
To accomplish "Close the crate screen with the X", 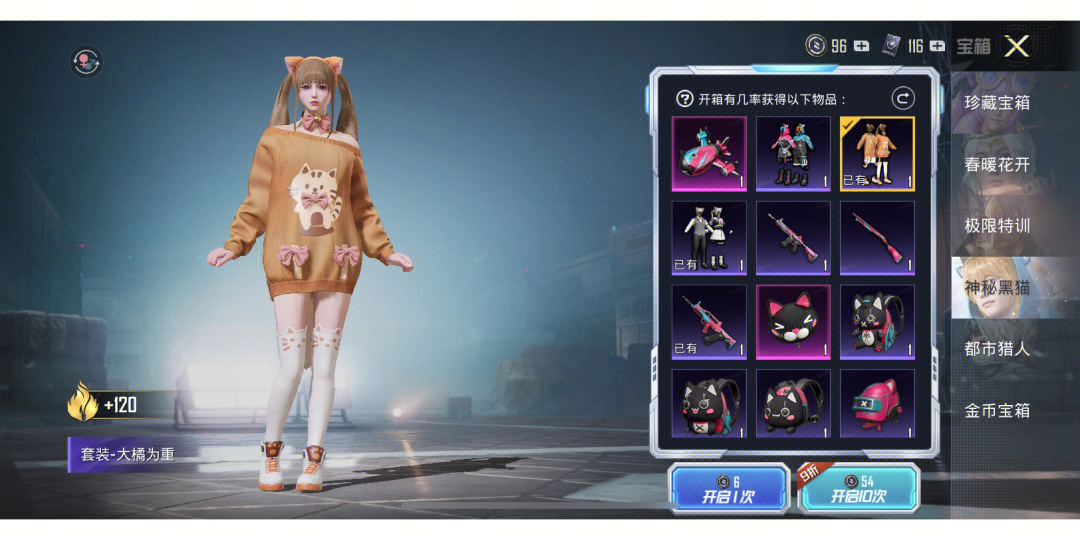I will (1017, 46).
